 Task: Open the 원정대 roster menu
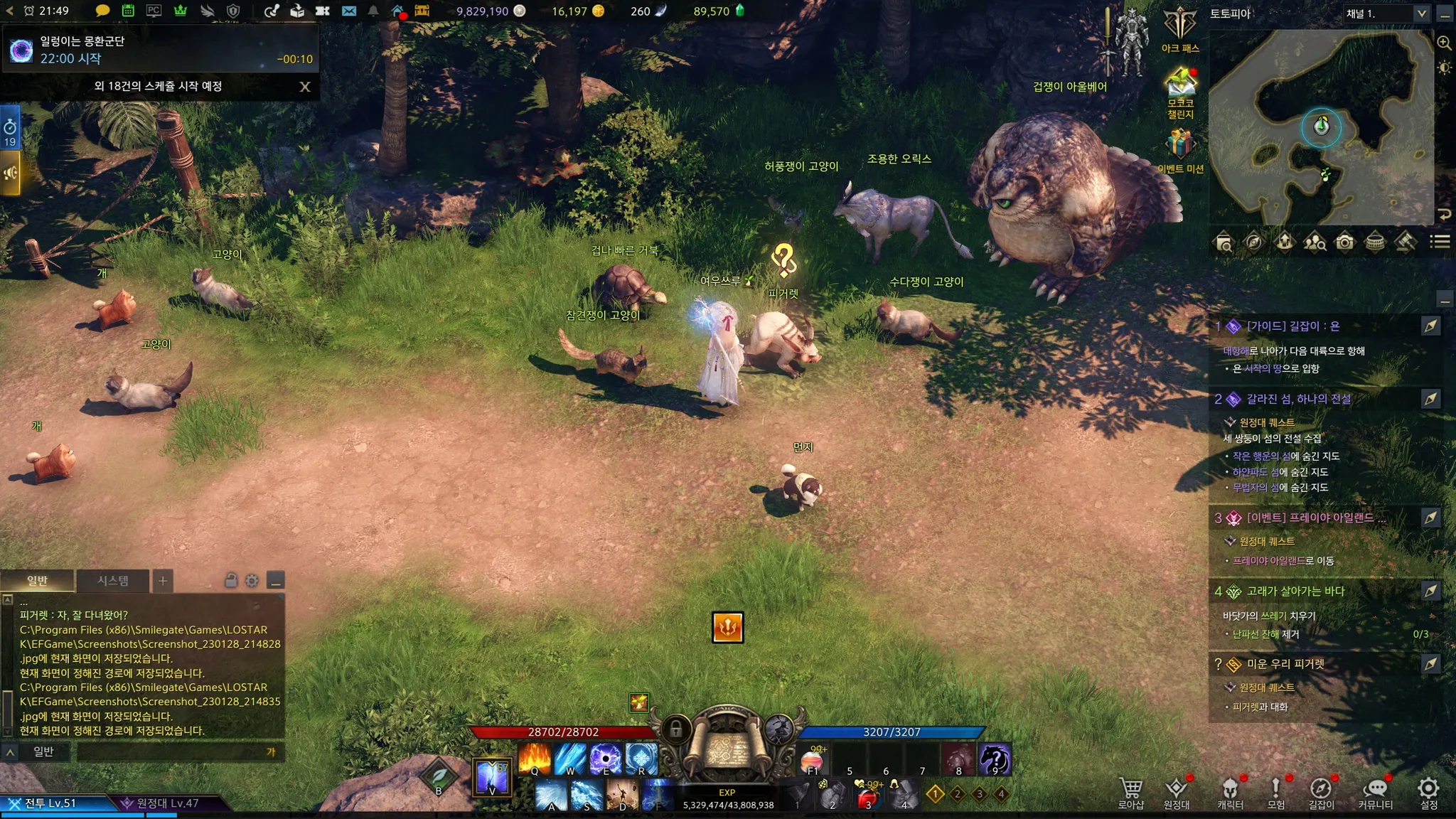pos(1177,792)
